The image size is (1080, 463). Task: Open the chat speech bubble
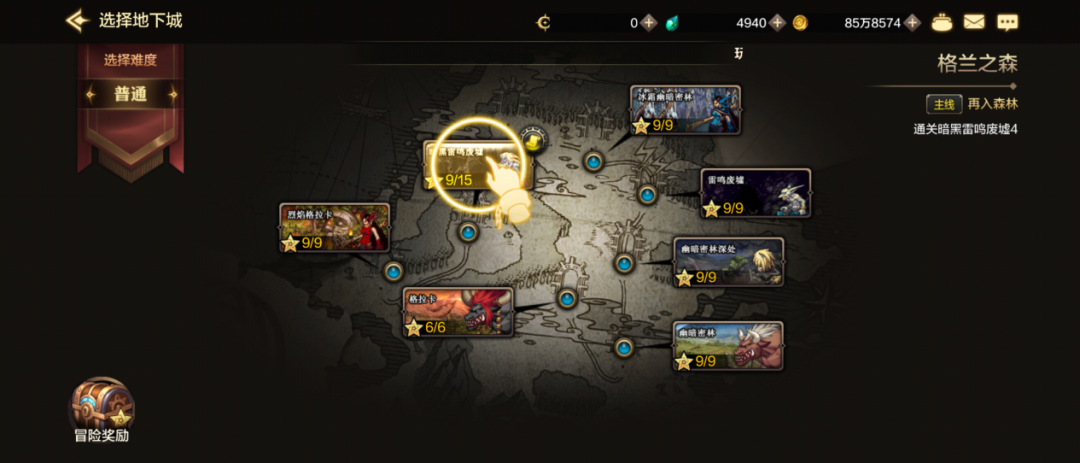tap(1007, 22)
